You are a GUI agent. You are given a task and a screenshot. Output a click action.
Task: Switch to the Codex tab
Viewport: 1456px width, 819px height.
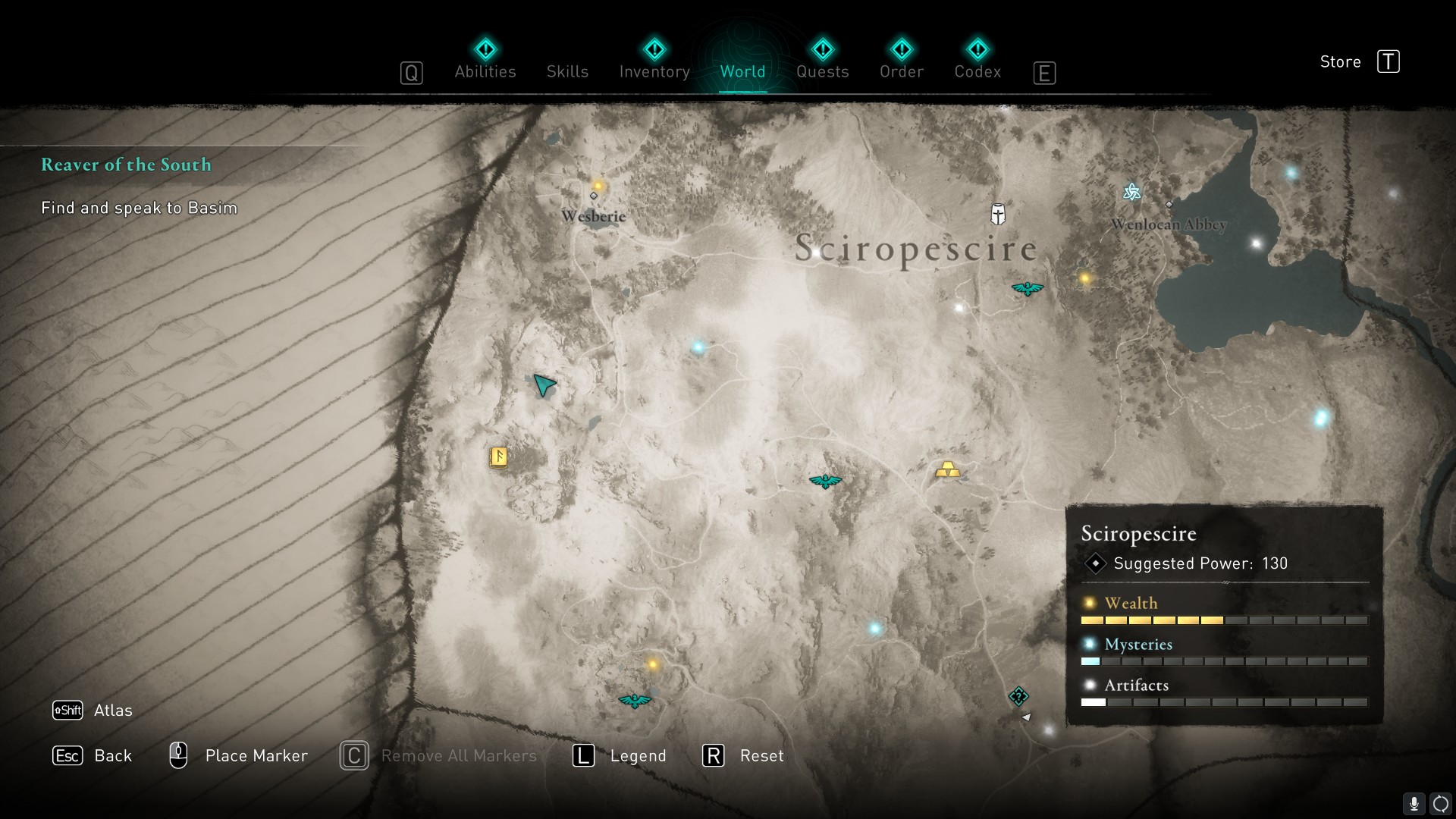coord(977,71)
